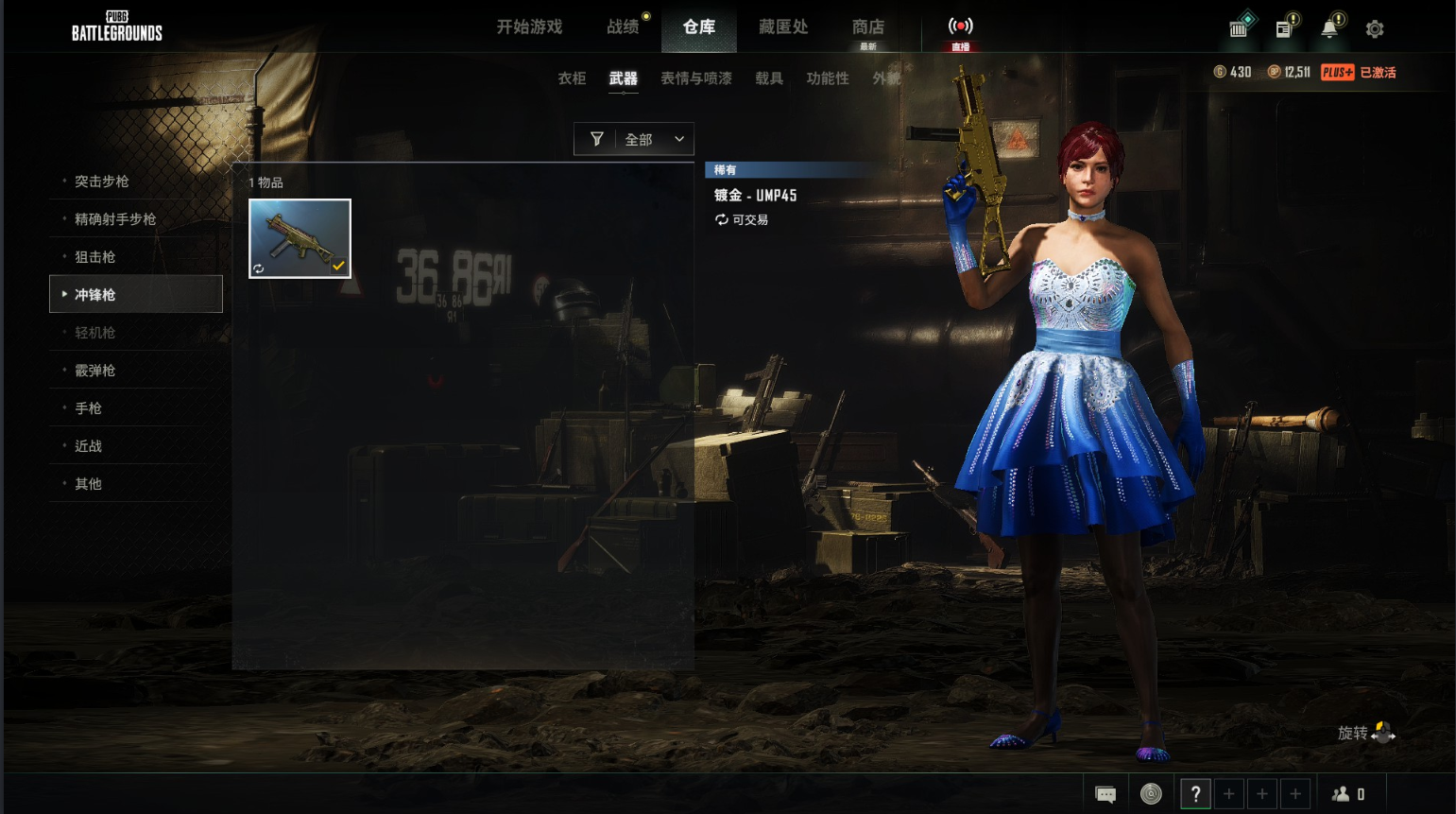Open the settings gear icon

(1375, 29)
